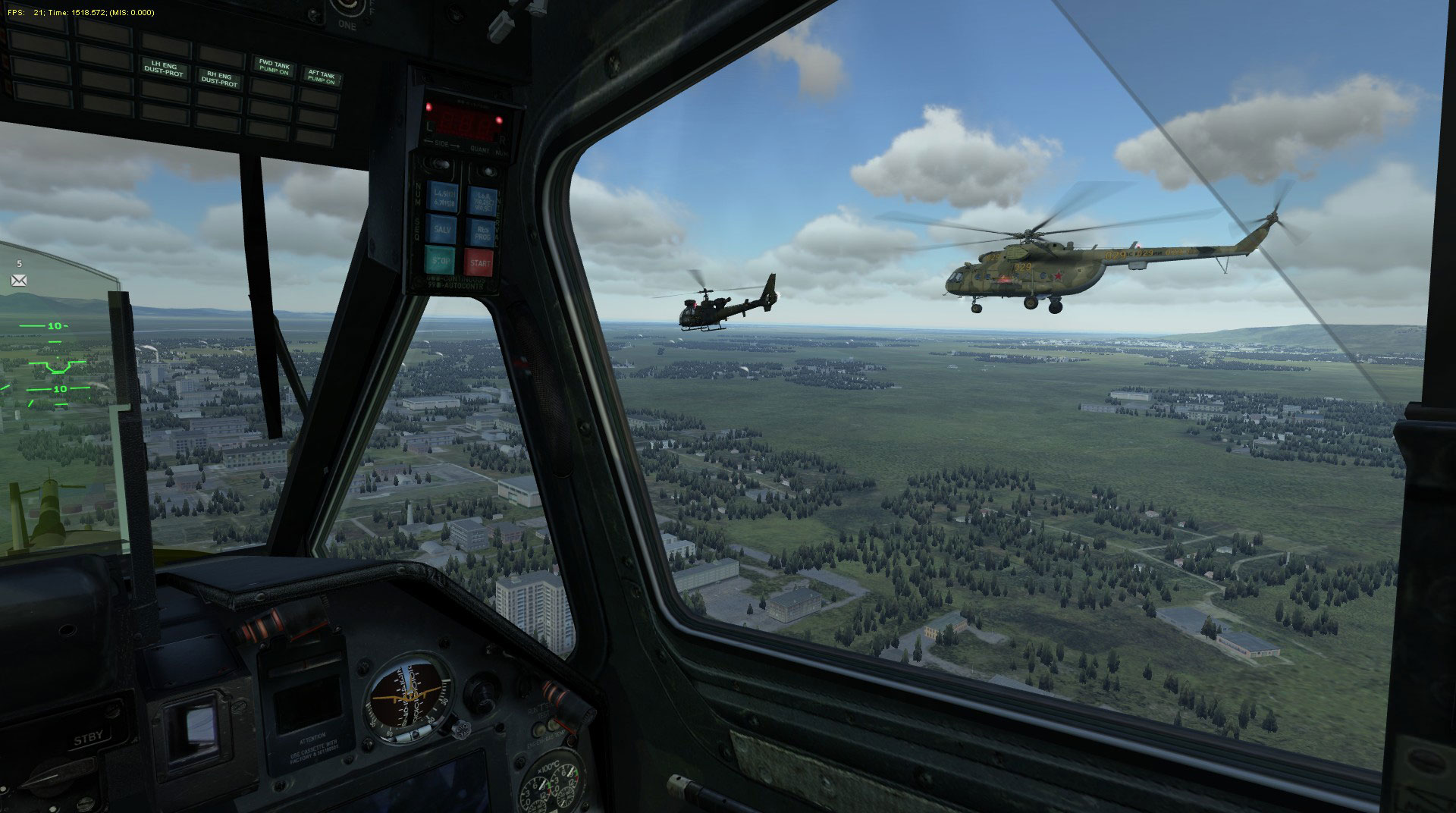Push the red START button
Screen dimensions: 1456x813
pos(479,263)
